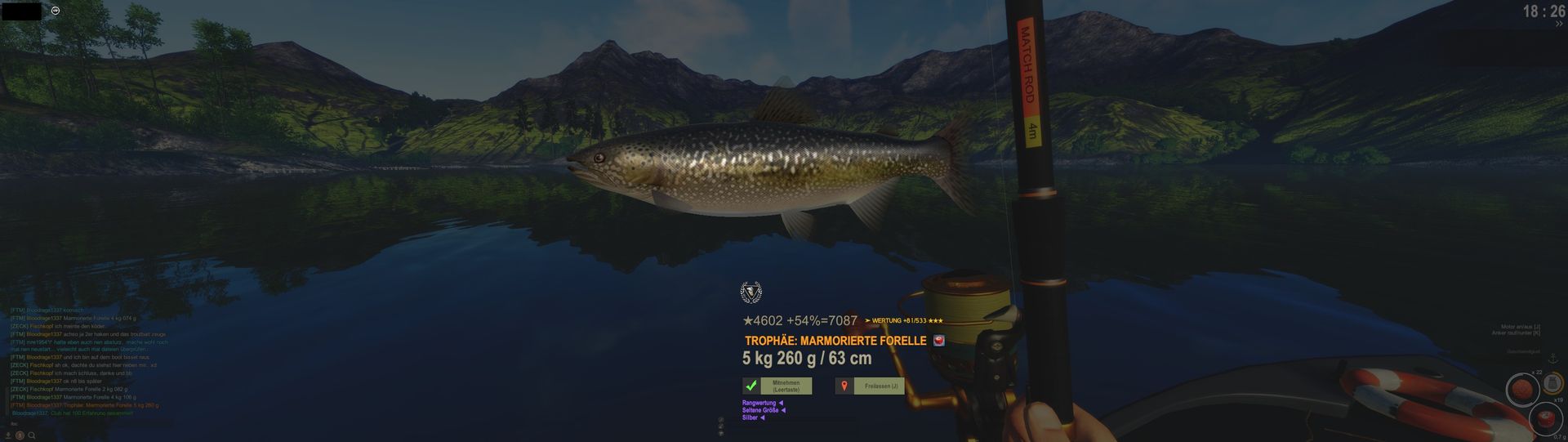Click the laurel wreath rank emblem

click(751, 292)
